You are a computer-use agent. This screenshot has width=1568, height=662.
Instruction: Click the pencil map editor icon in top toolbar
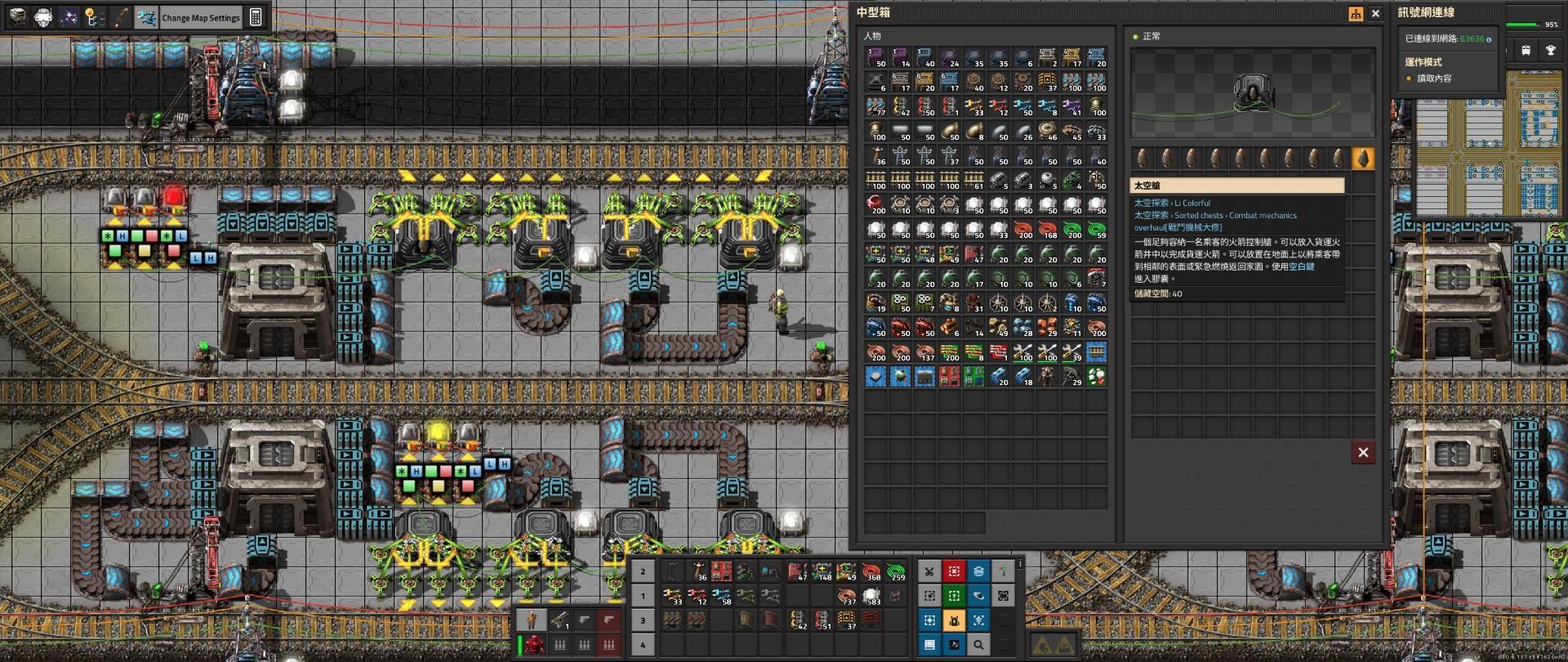(121, 17)
